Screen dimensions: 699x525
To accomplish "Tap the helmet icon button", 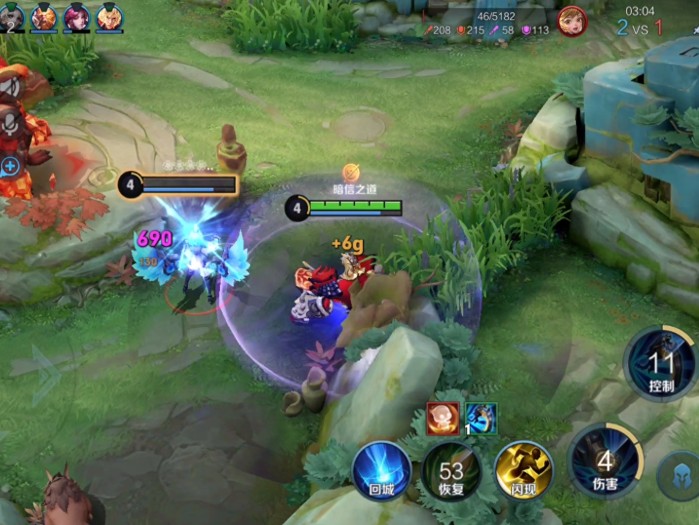I will (x=679, y=477).
